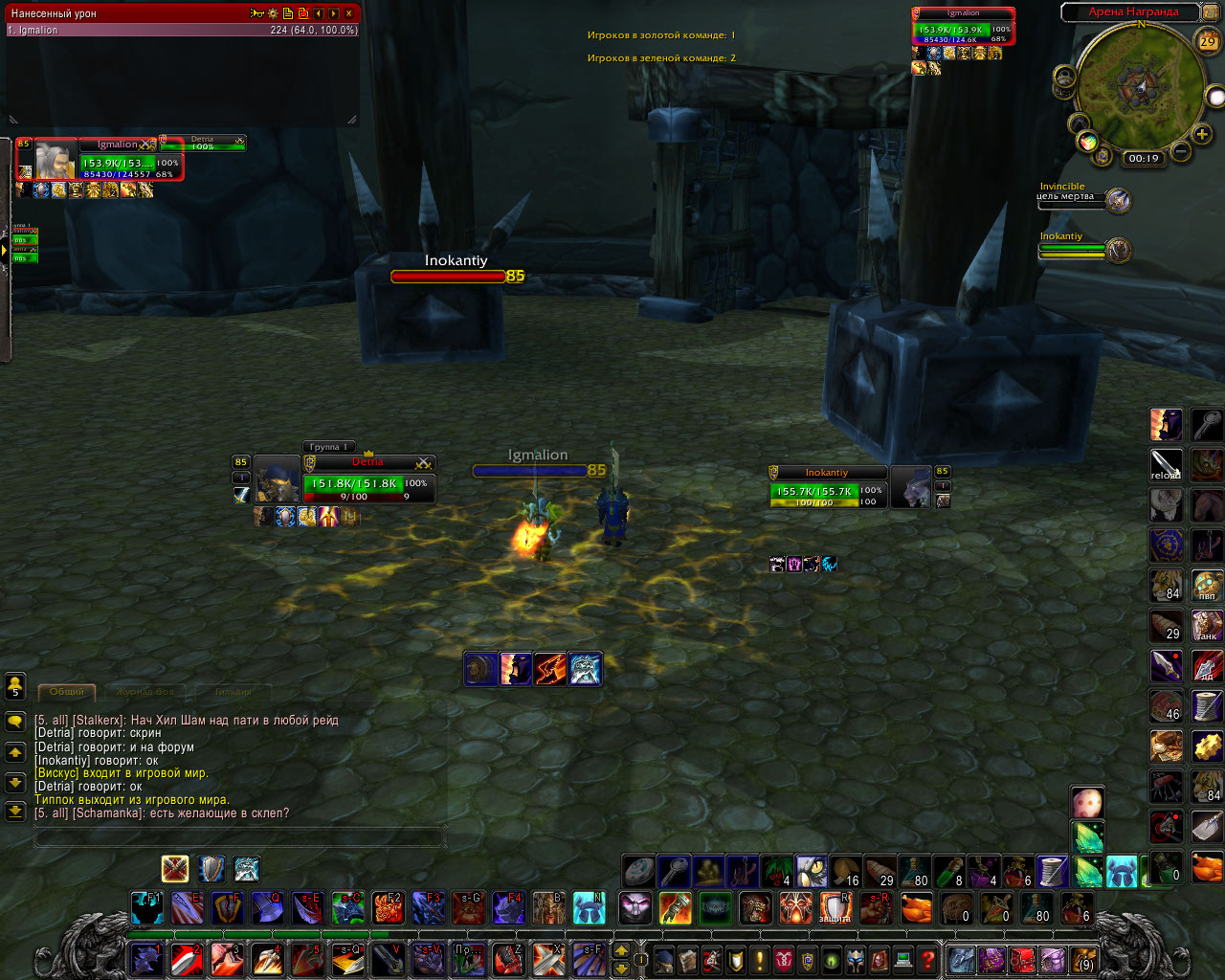
Task: Click the Nagrand arena minimap
Action: pos(1139,86)
